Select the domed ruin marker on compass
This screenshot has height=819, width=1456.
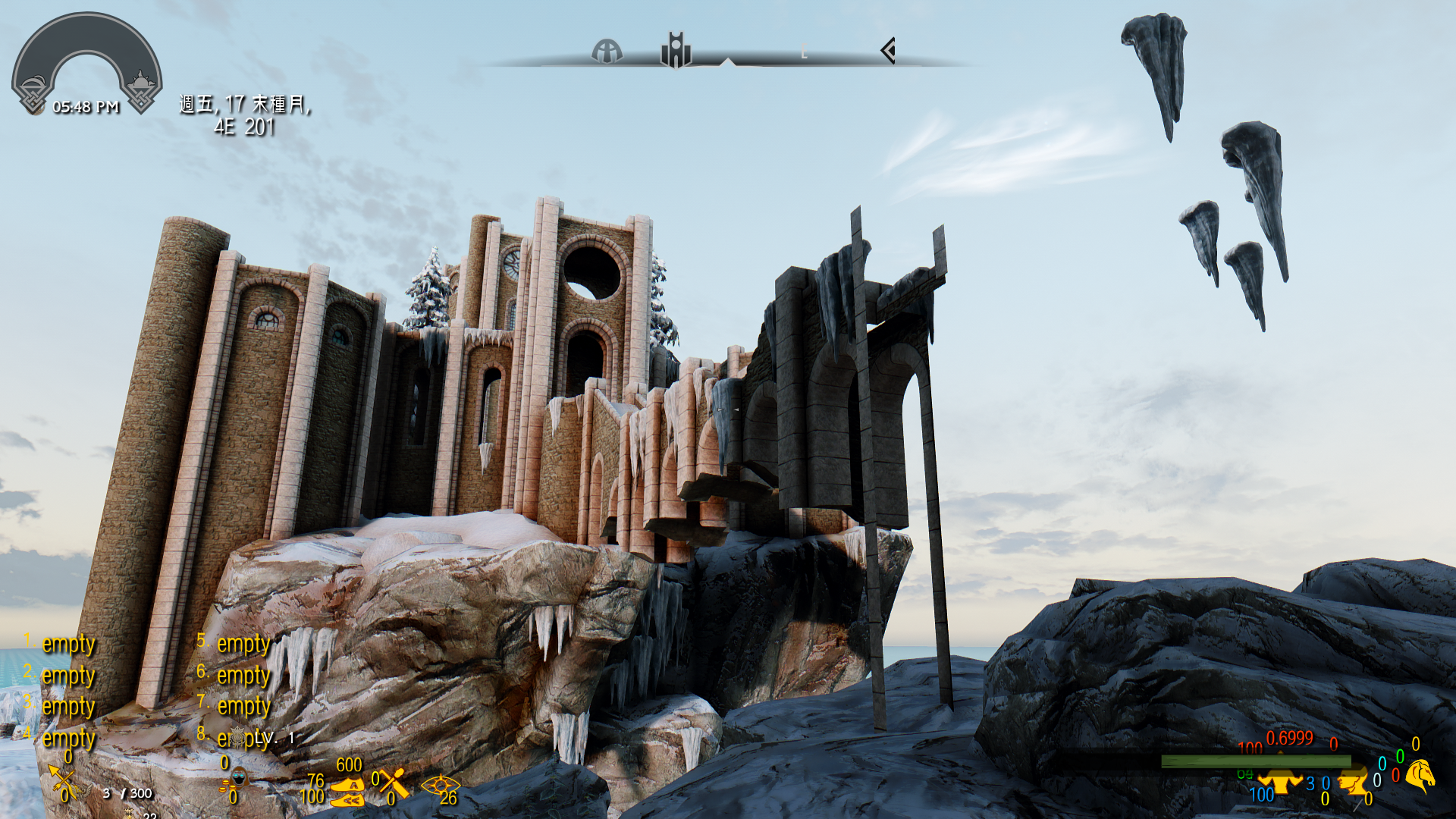coord(607,52)
